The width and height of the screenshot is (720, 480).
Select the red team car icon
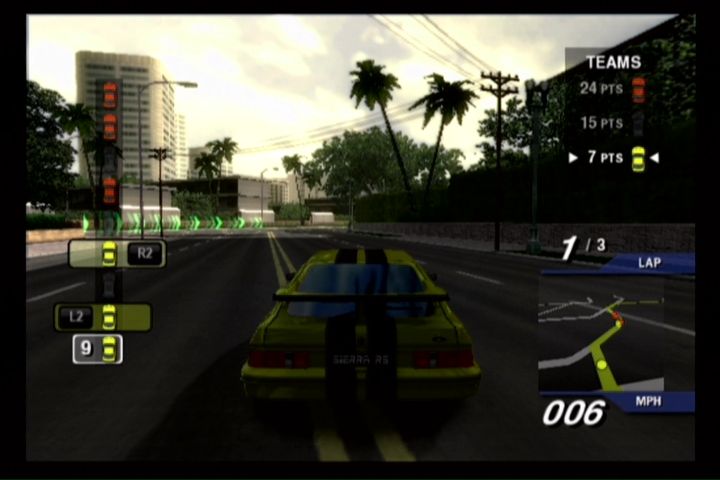tap(638, 90)
